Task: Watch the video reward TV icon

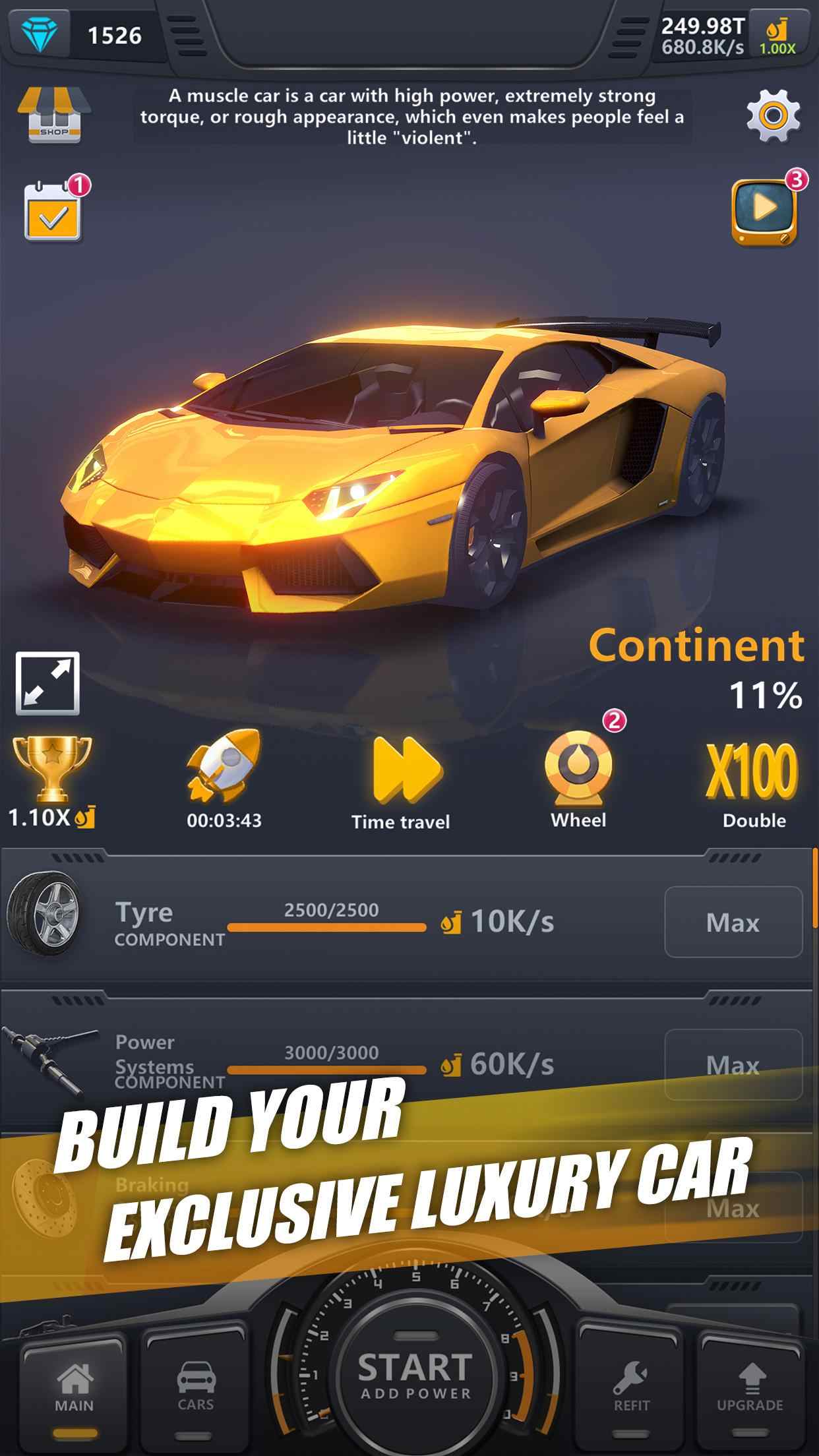Action: [765, 211]
